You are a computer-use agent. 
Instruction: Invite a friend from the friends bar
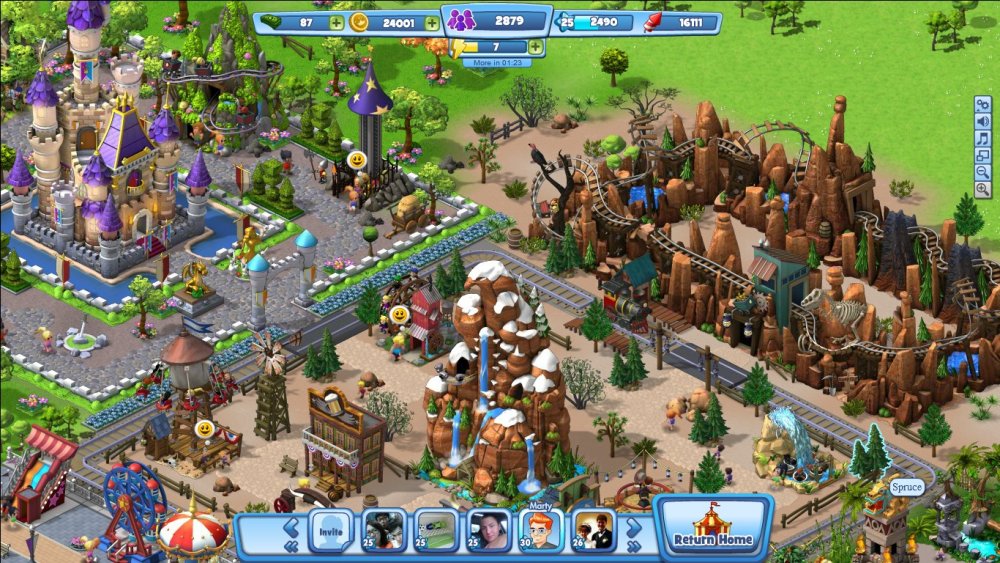coord(329,531)
